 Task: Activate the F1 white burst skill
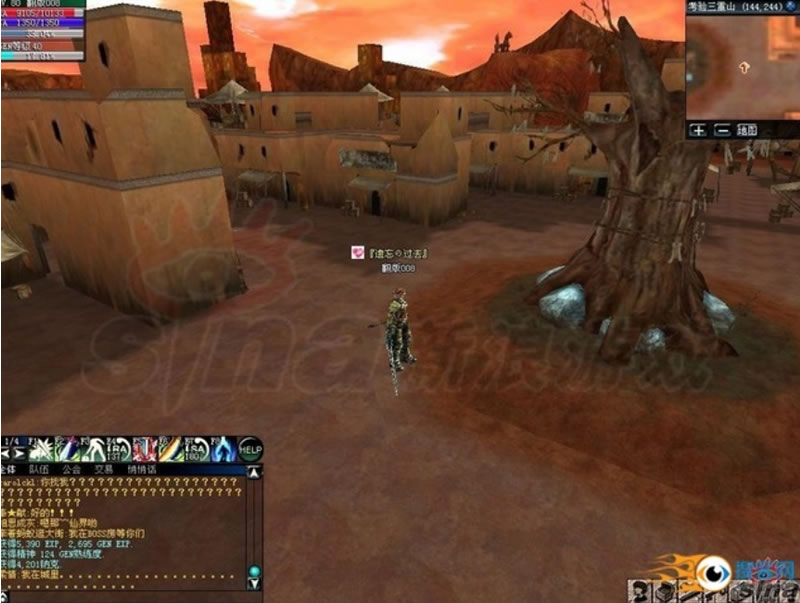(43, 449)
